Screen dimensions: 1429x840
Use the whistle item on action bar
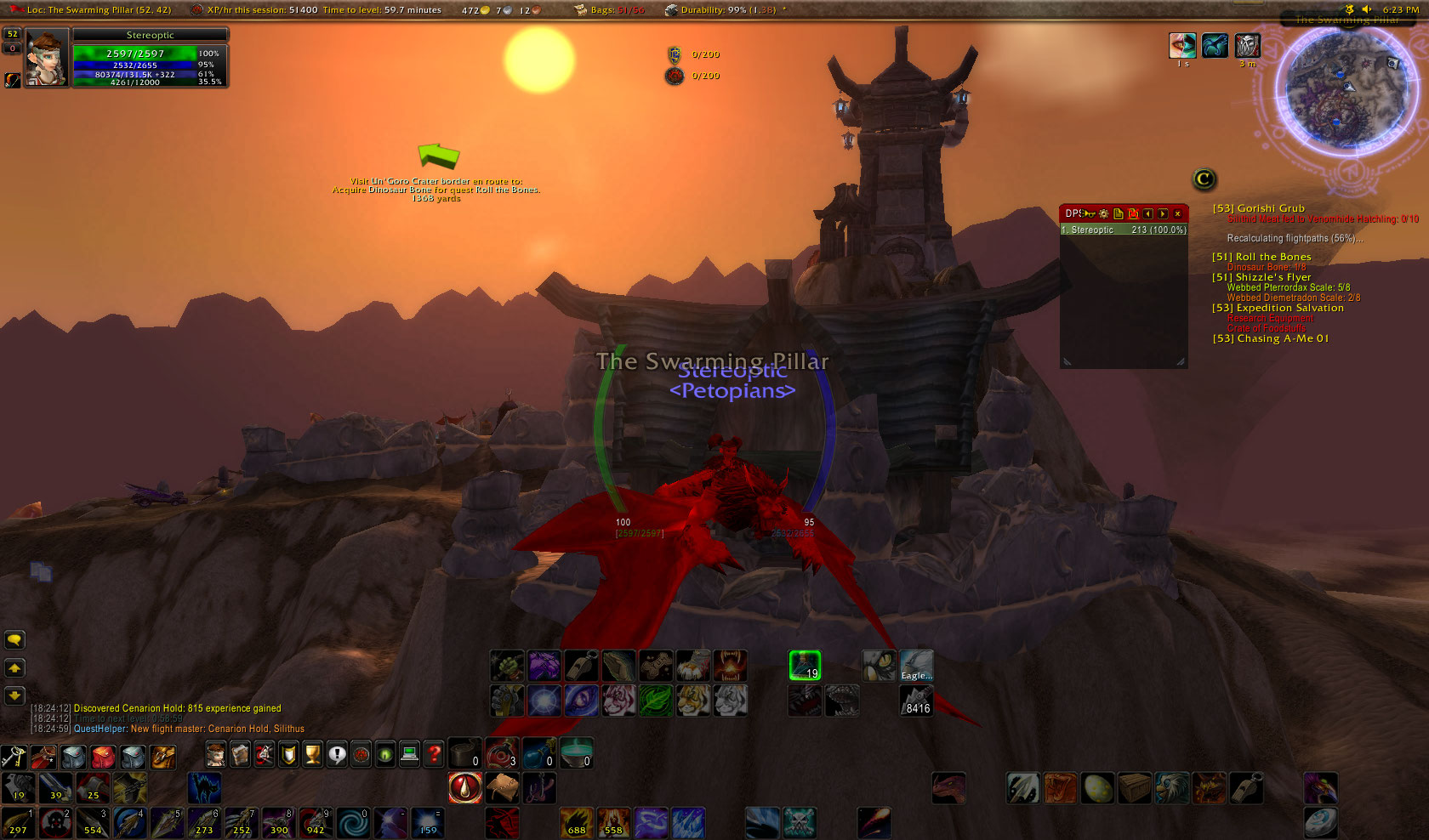(x=1246, y=788)
